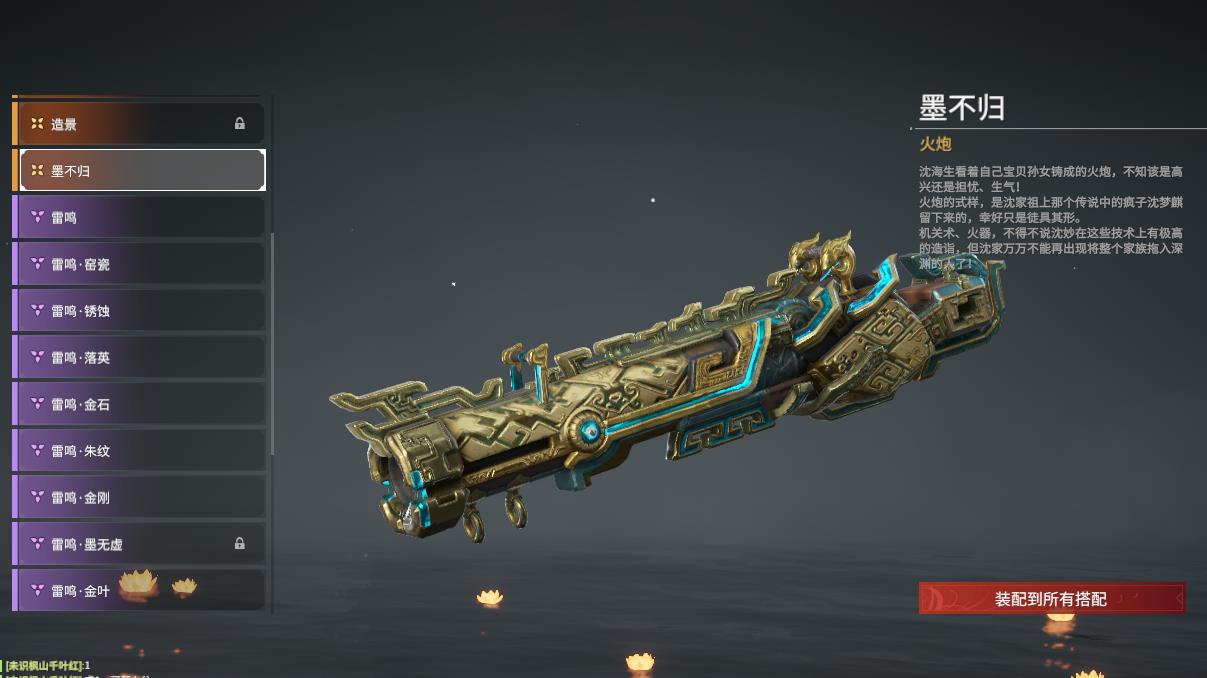Select the 雷鸣·锈蚀 skin row
This screenshot has height=678, width=1207.
140,311
